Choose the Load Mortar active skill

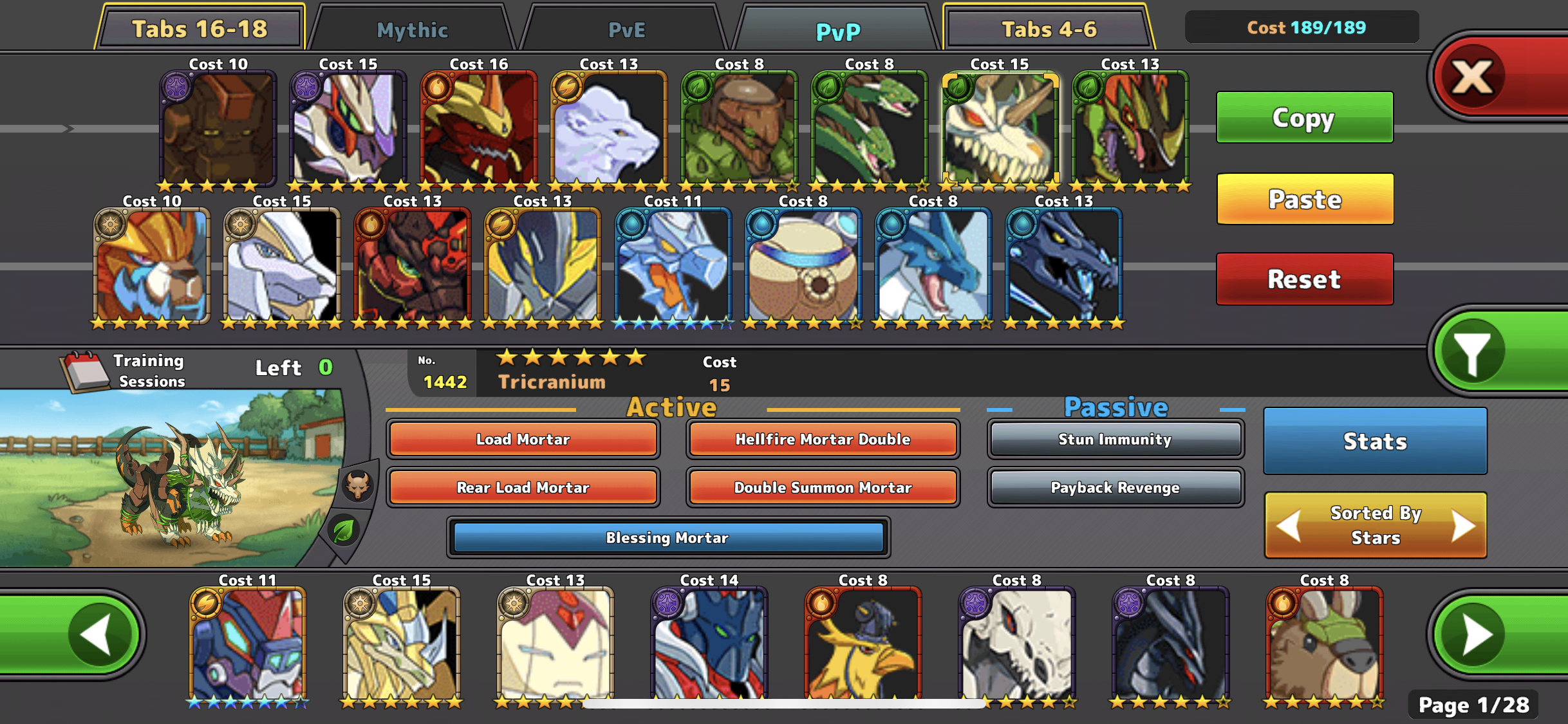click(x=523, y=440)
